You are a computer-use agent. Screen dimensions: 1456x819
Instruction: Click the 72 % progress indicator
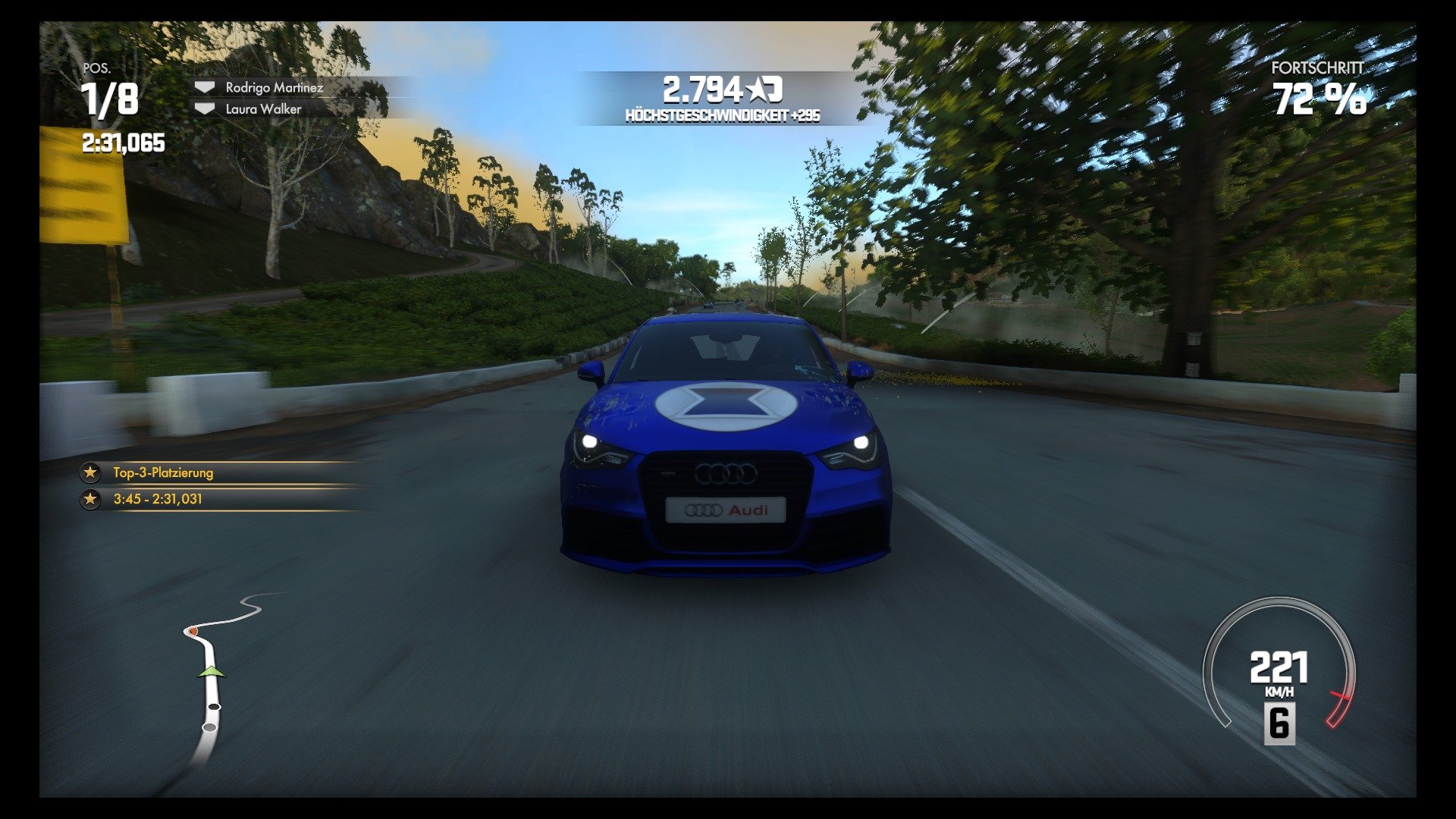pyautogui.click(x=1319, y=99)
